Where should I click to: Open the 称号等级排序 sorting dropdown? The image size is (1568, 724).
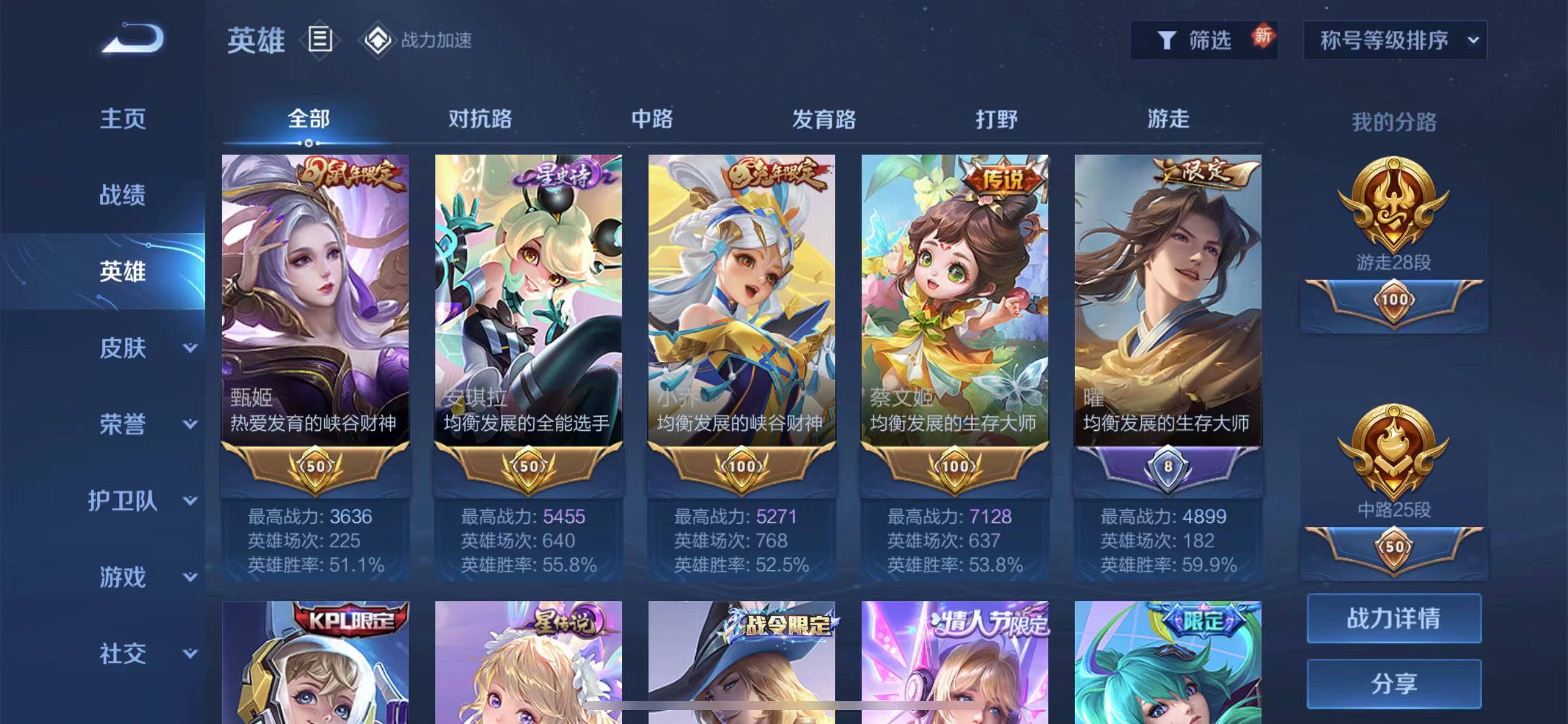[x=1395, y=40]
